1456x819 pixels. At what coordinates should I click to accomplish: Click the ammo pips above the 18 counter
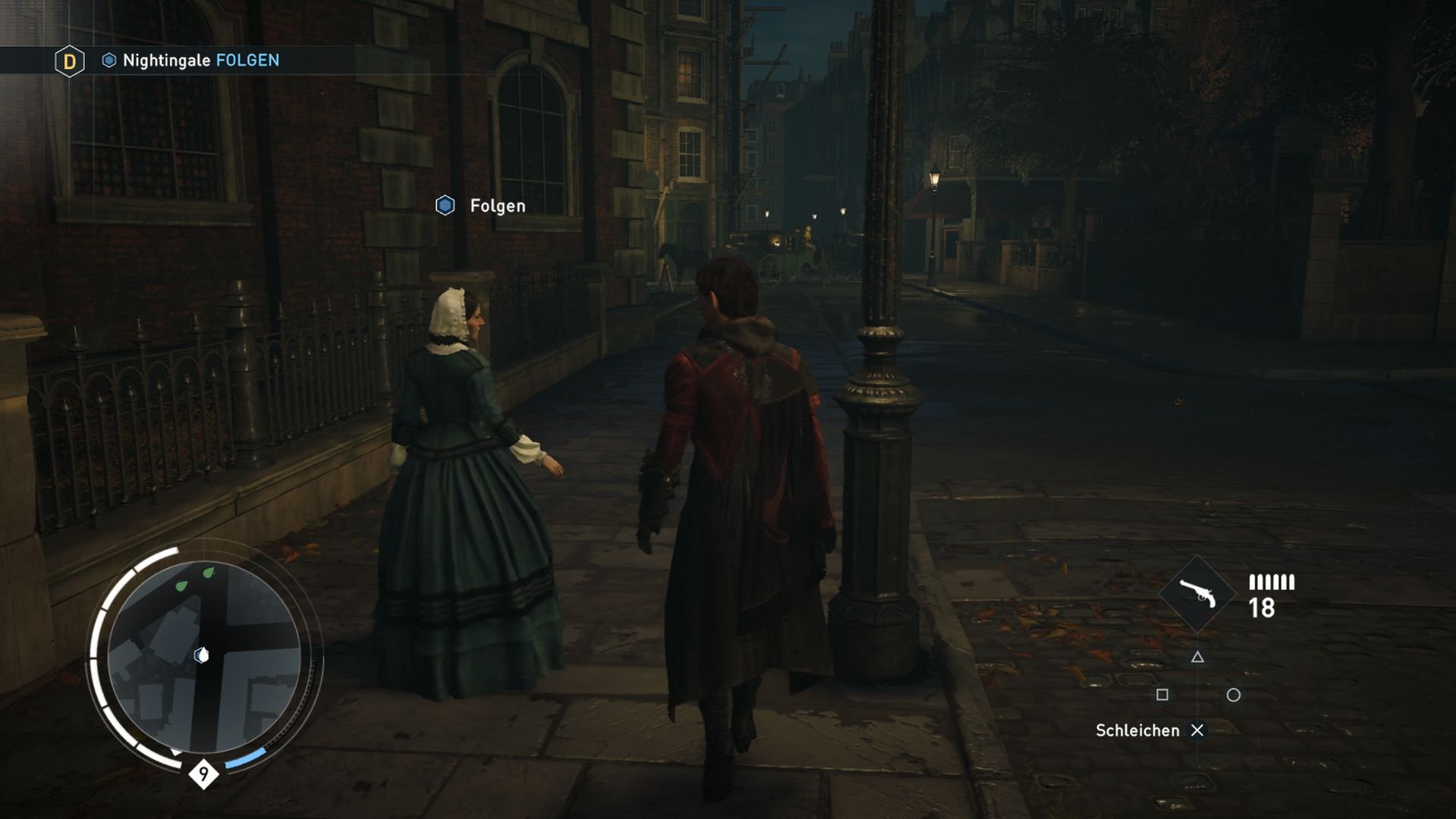(x=1271, y=581)
